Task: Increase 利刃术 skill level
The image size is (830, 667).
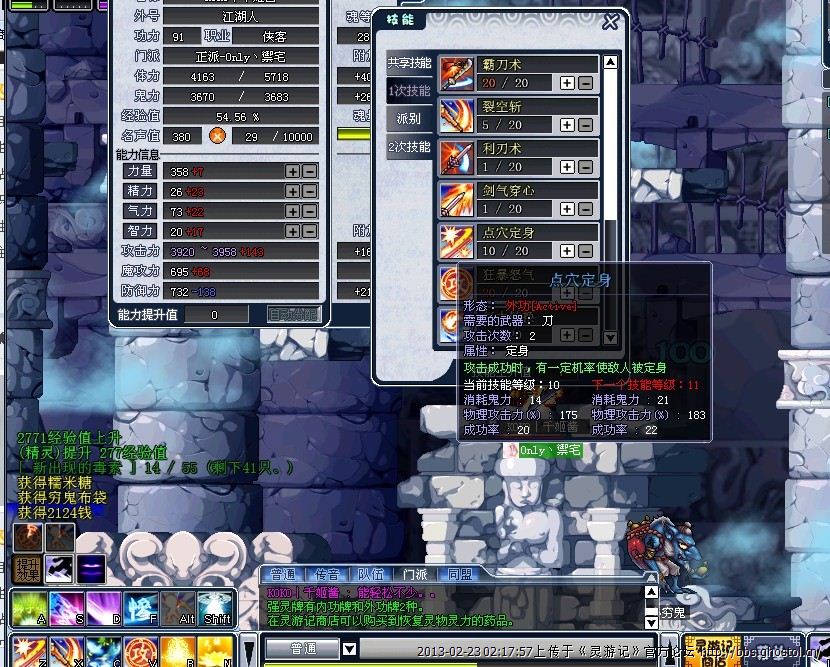Action: 567,167
